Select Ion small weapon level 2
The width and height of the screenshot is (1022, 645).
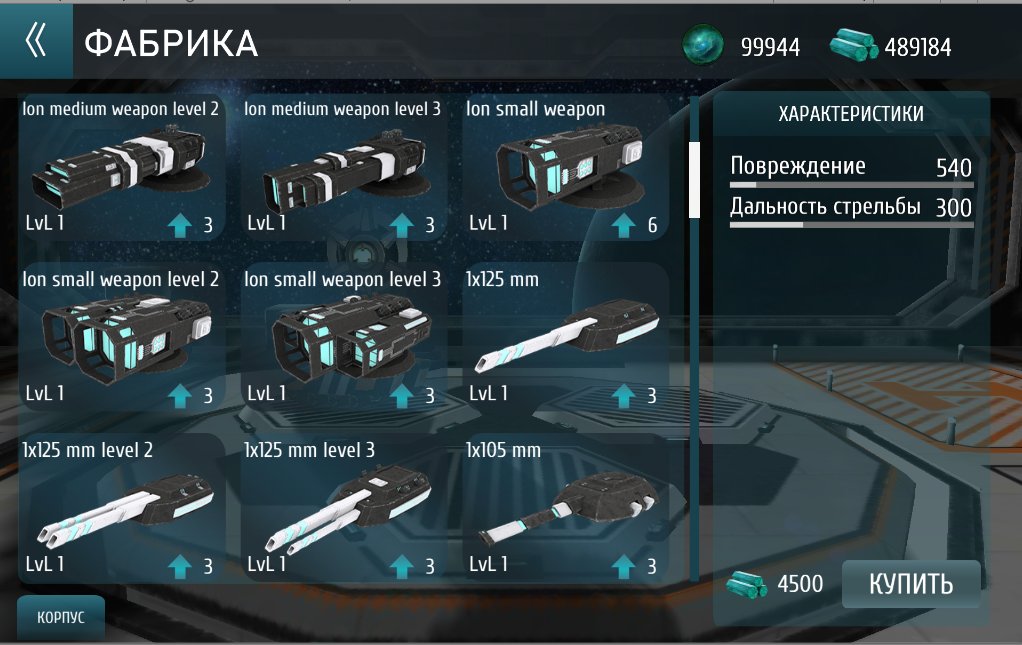click(121, 337)
